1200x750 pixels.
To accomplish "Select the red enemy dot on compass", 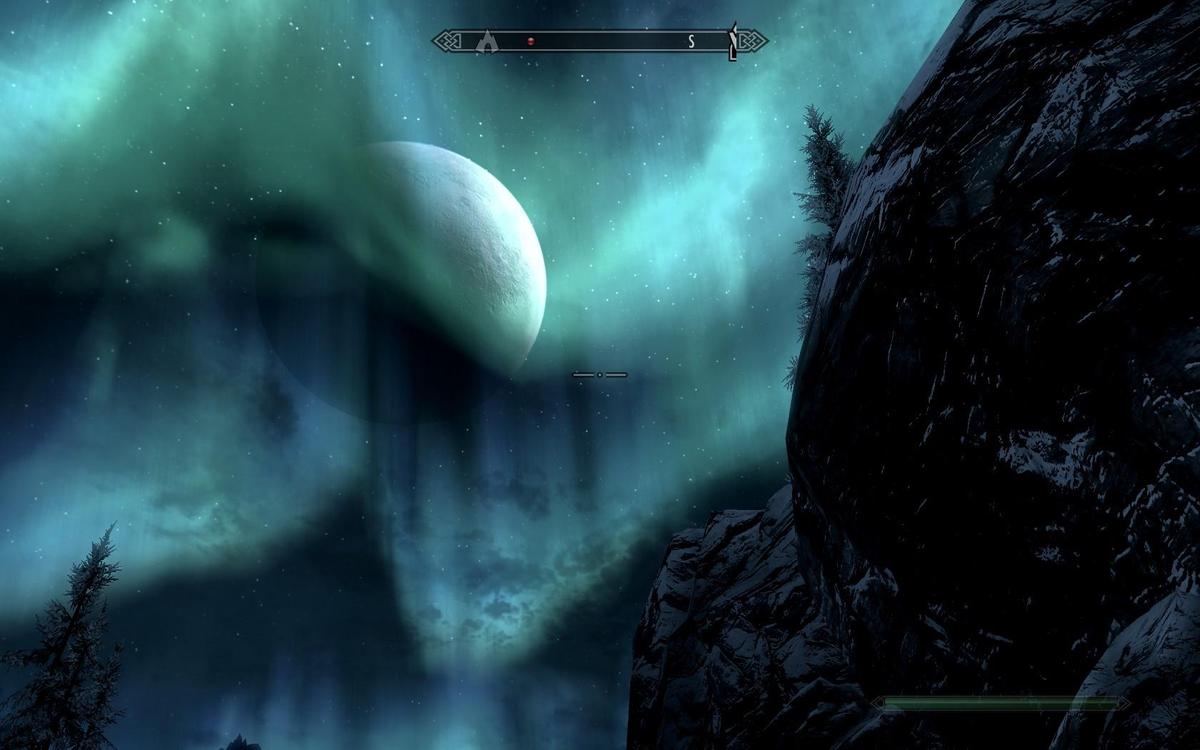I will [531, 42].
